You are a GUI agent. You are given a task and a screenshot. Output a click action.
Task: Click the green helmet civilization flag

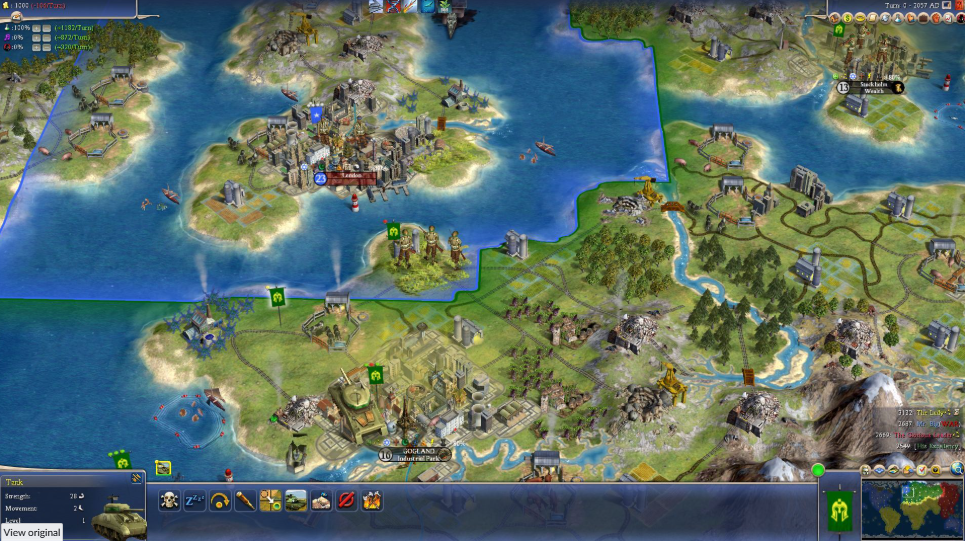838,507
